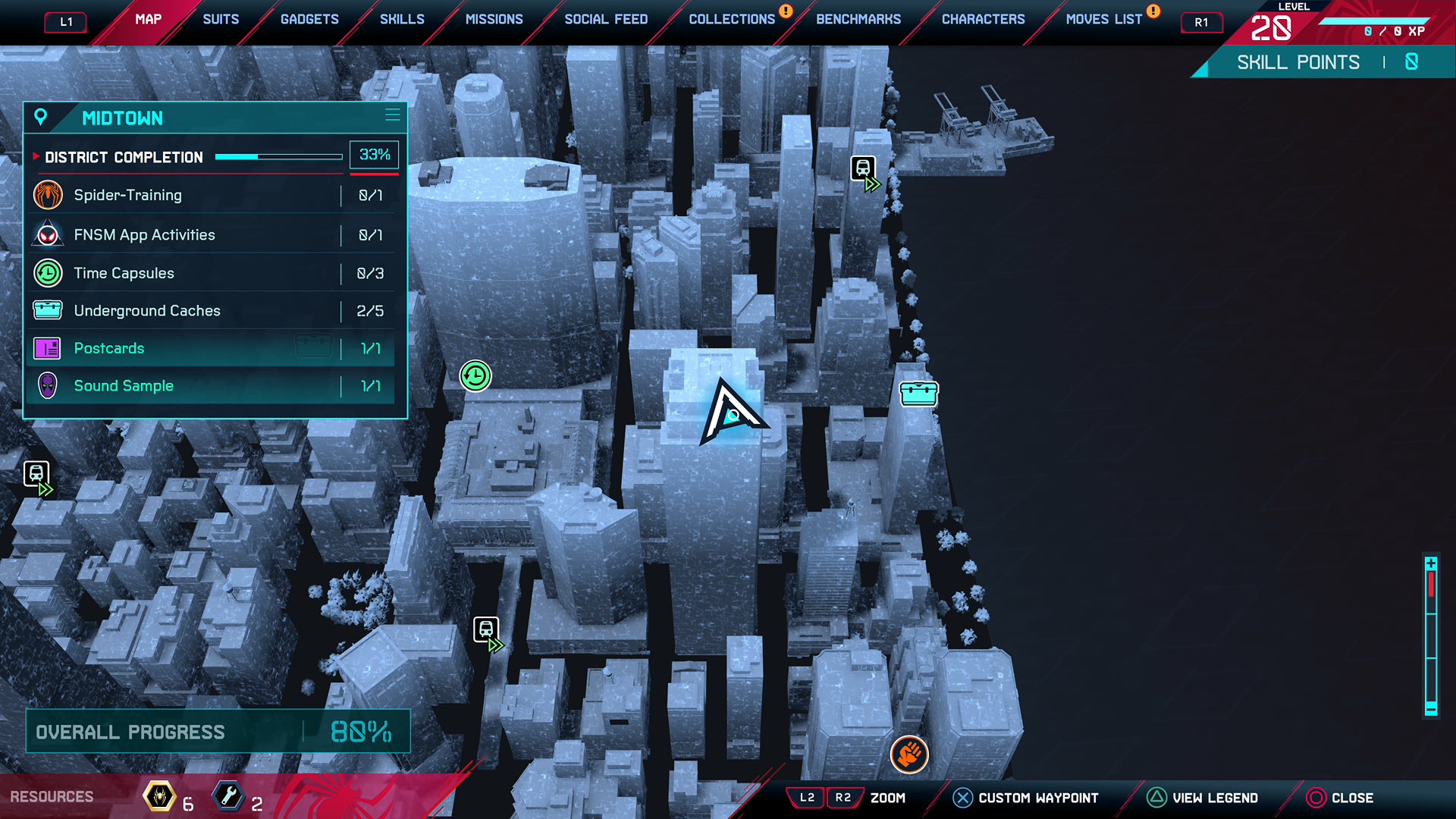1456x819 pixels.
Task: Select the FNSM App Activities mask icon
Action: 48,234
